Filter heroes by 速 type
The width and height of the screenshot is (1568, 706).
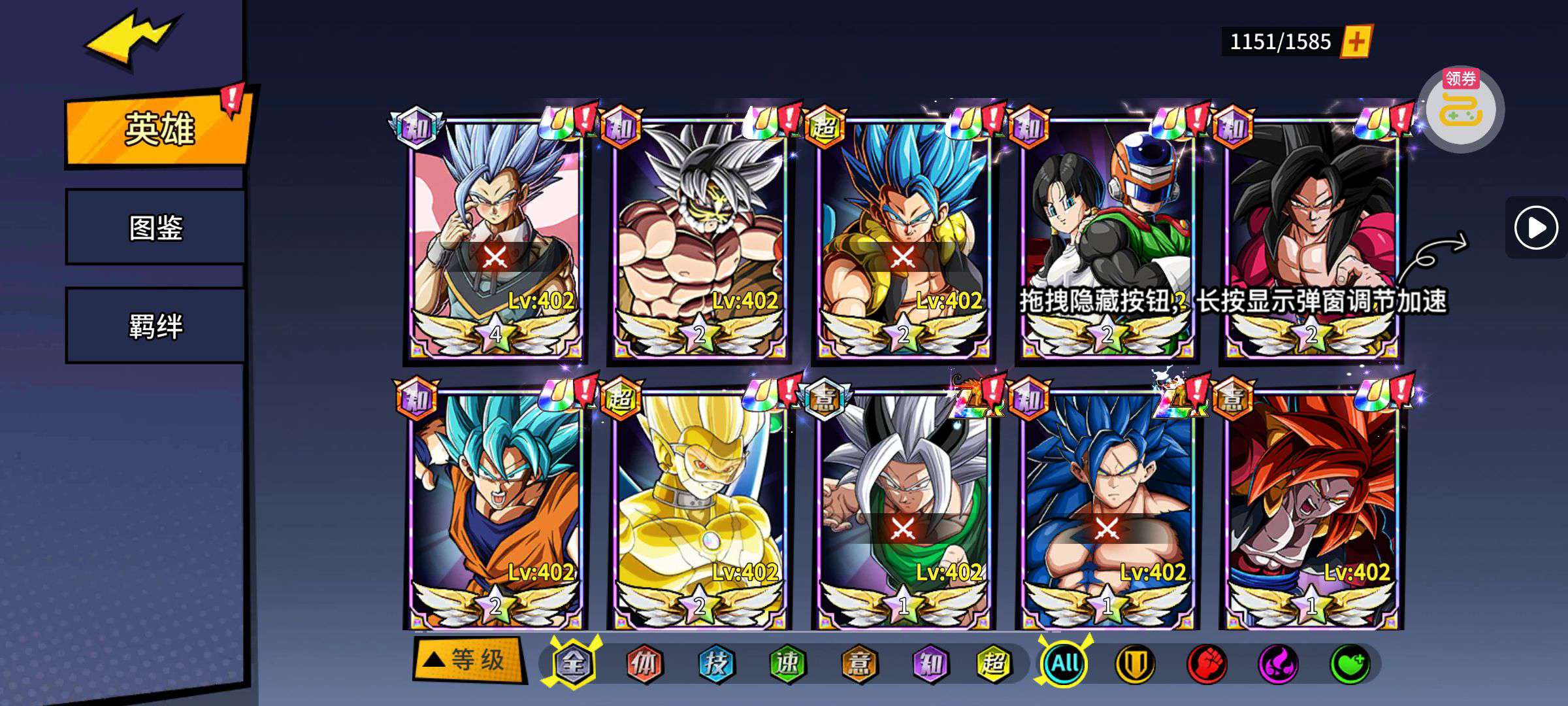click(x=787, y=664)
